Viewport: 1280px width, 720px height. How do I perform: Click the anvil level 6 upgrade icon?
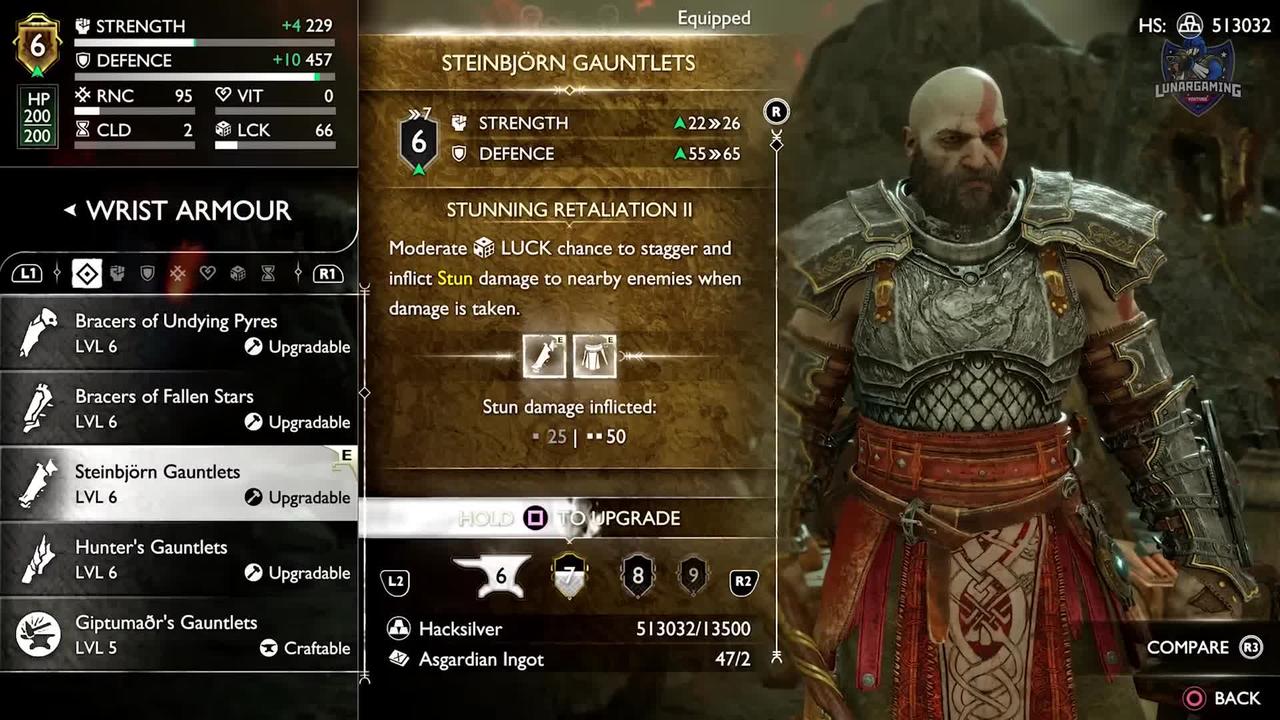pyautogui.click(x=492, y=574)
